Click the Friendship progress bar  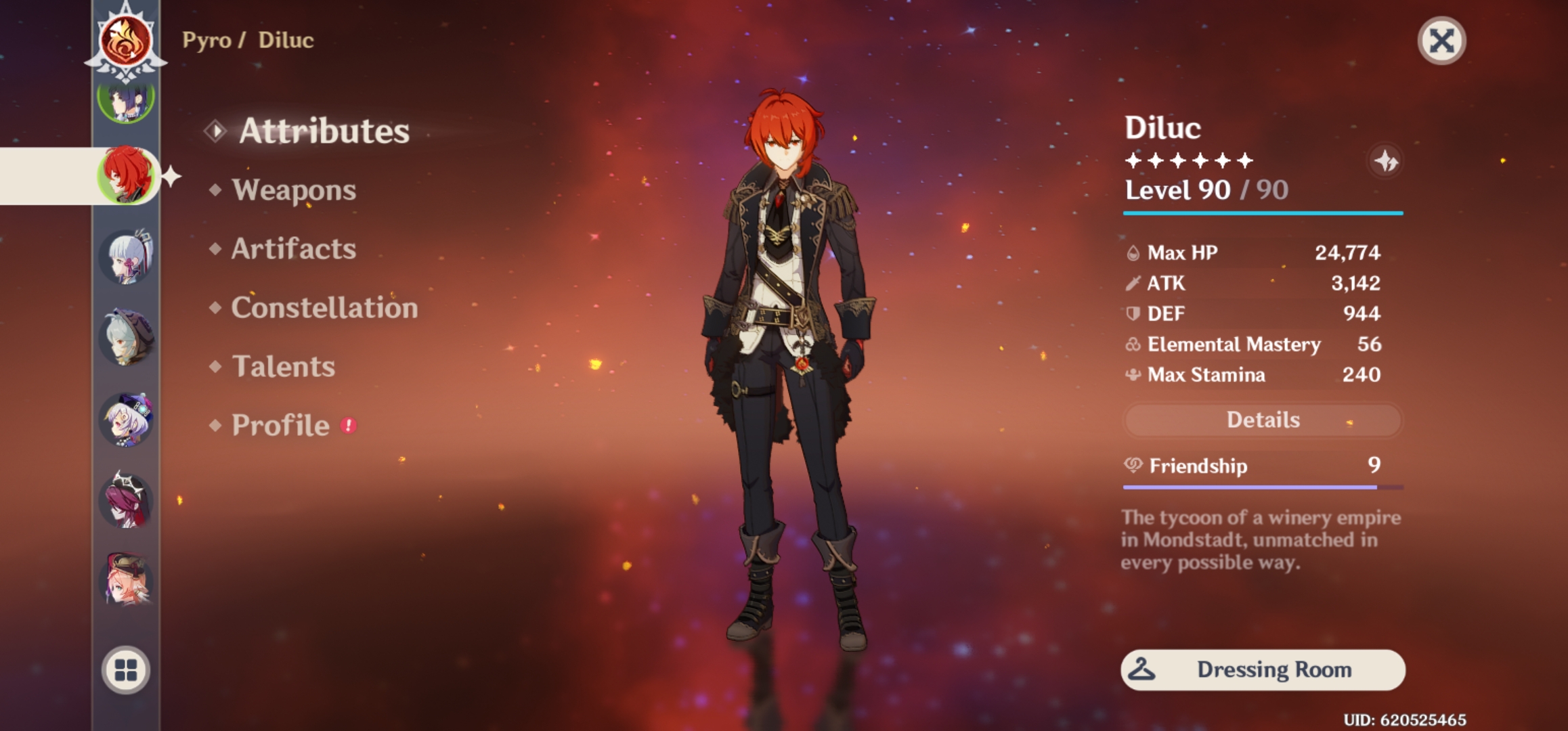pyautogui.click(x=1261, y=486)
